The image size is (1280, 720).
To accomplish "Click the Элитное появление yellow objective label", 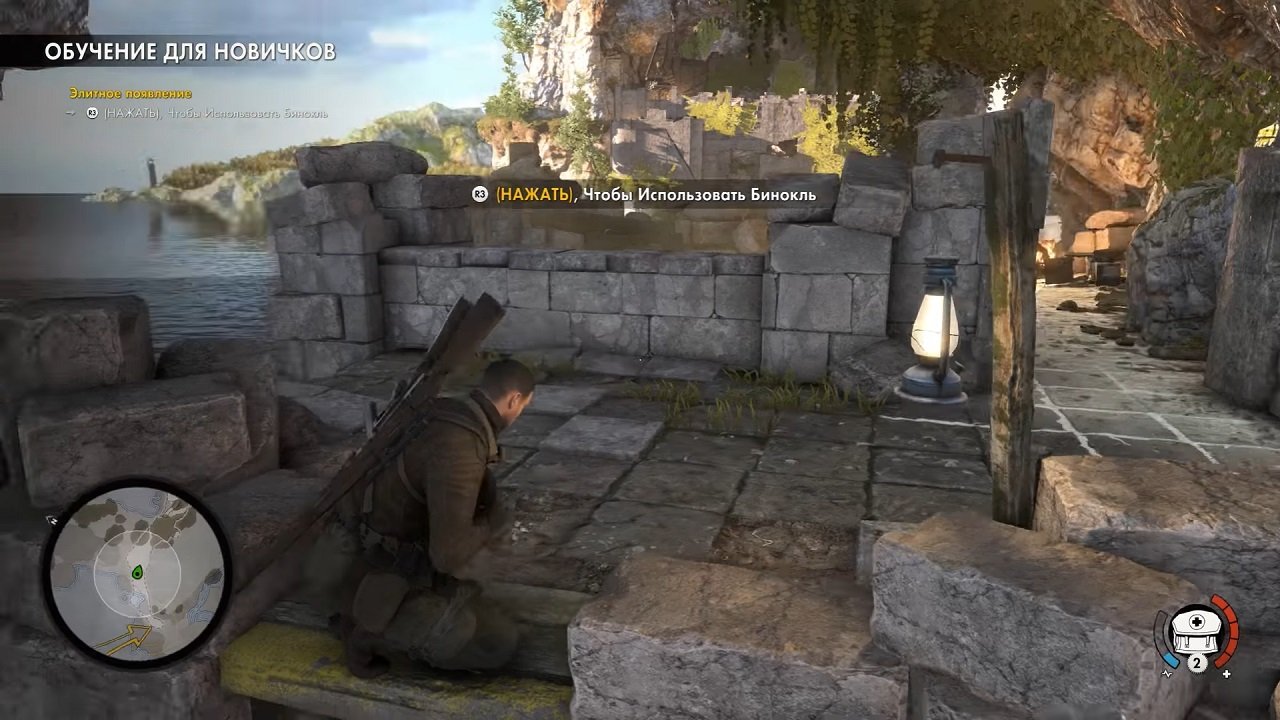I will (130, 94).
